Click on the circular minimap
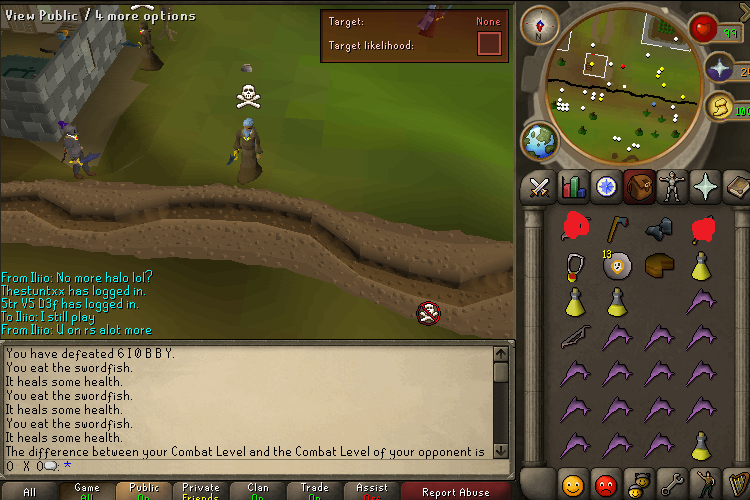Viewport: 750px width, 500px height. pyautogui.click(x=619, y=85)
